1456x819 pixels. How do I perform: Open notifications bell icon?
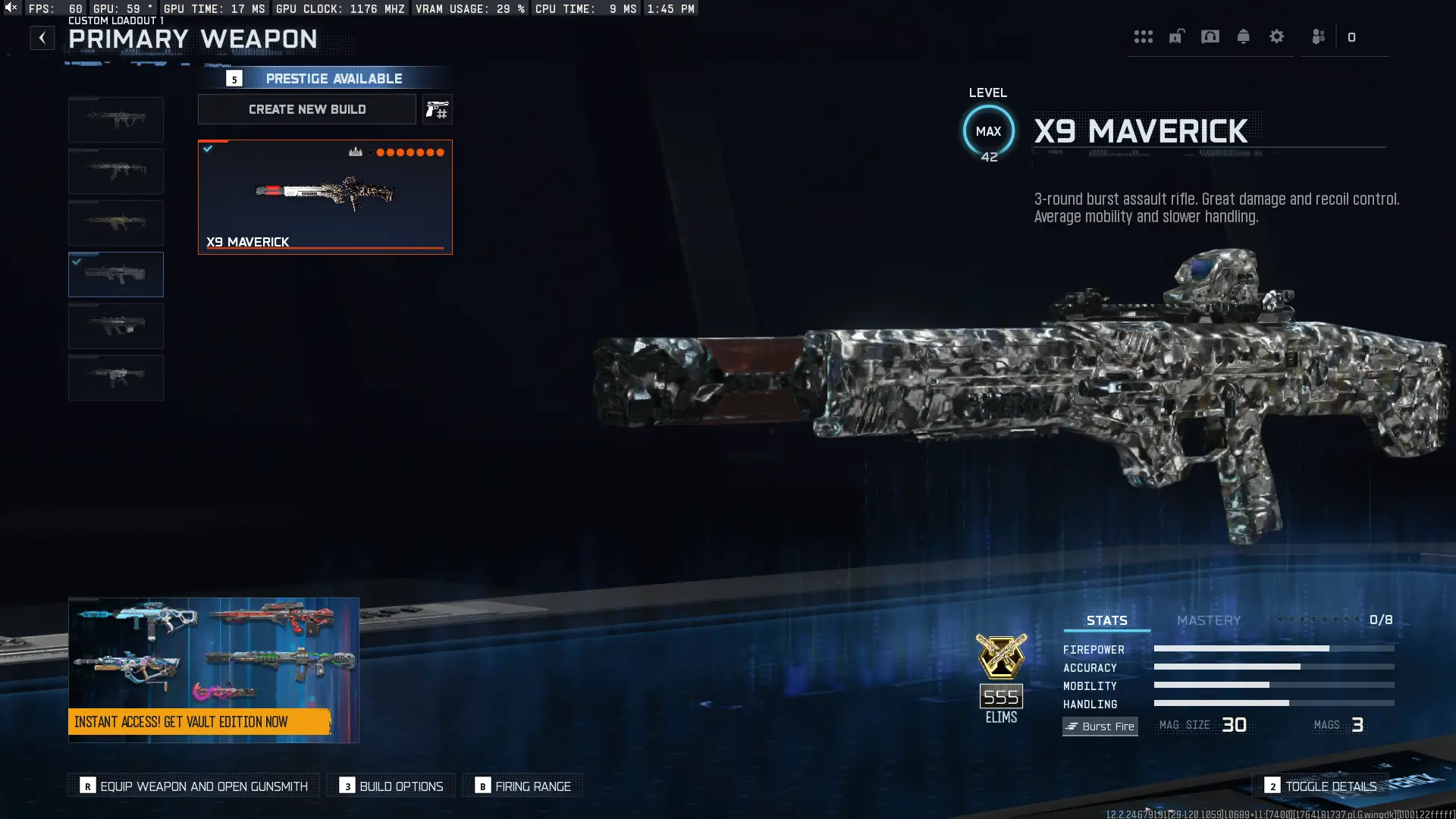coord(1244,36)
